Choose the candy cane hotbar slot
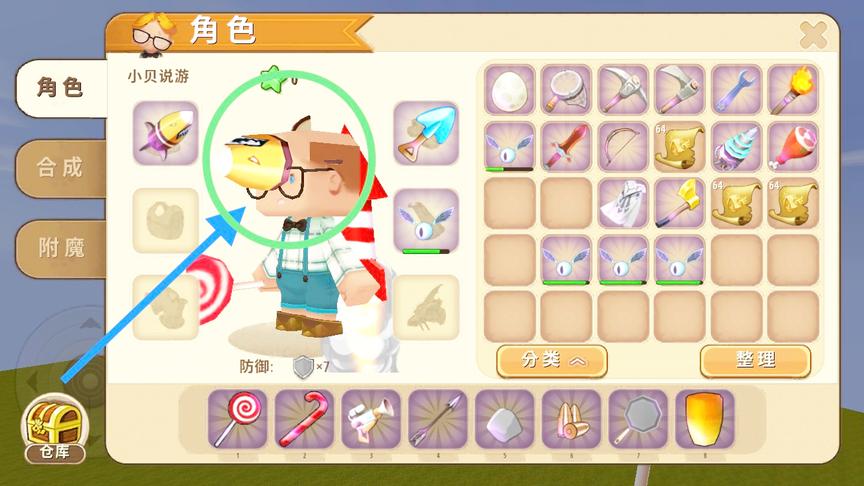This screenshot has width=864, height=486. 304,418
